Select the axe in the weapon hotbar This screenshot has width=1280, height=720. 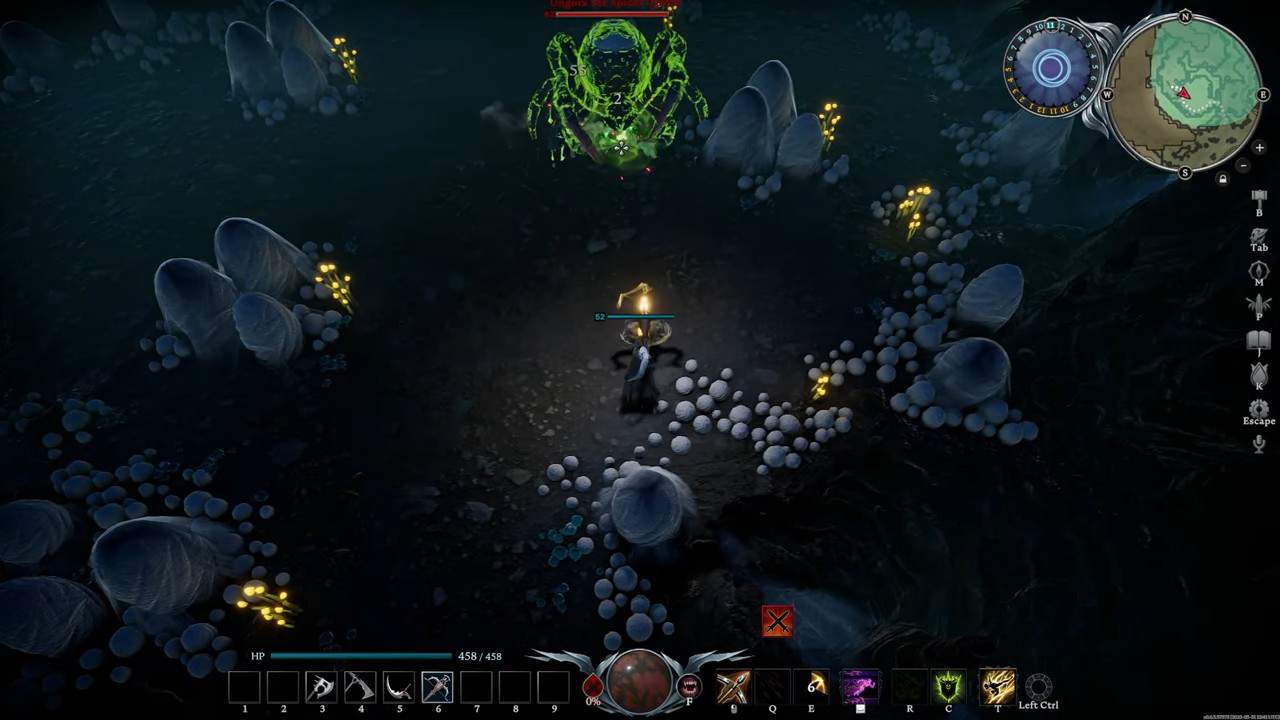tap(321, 687)
